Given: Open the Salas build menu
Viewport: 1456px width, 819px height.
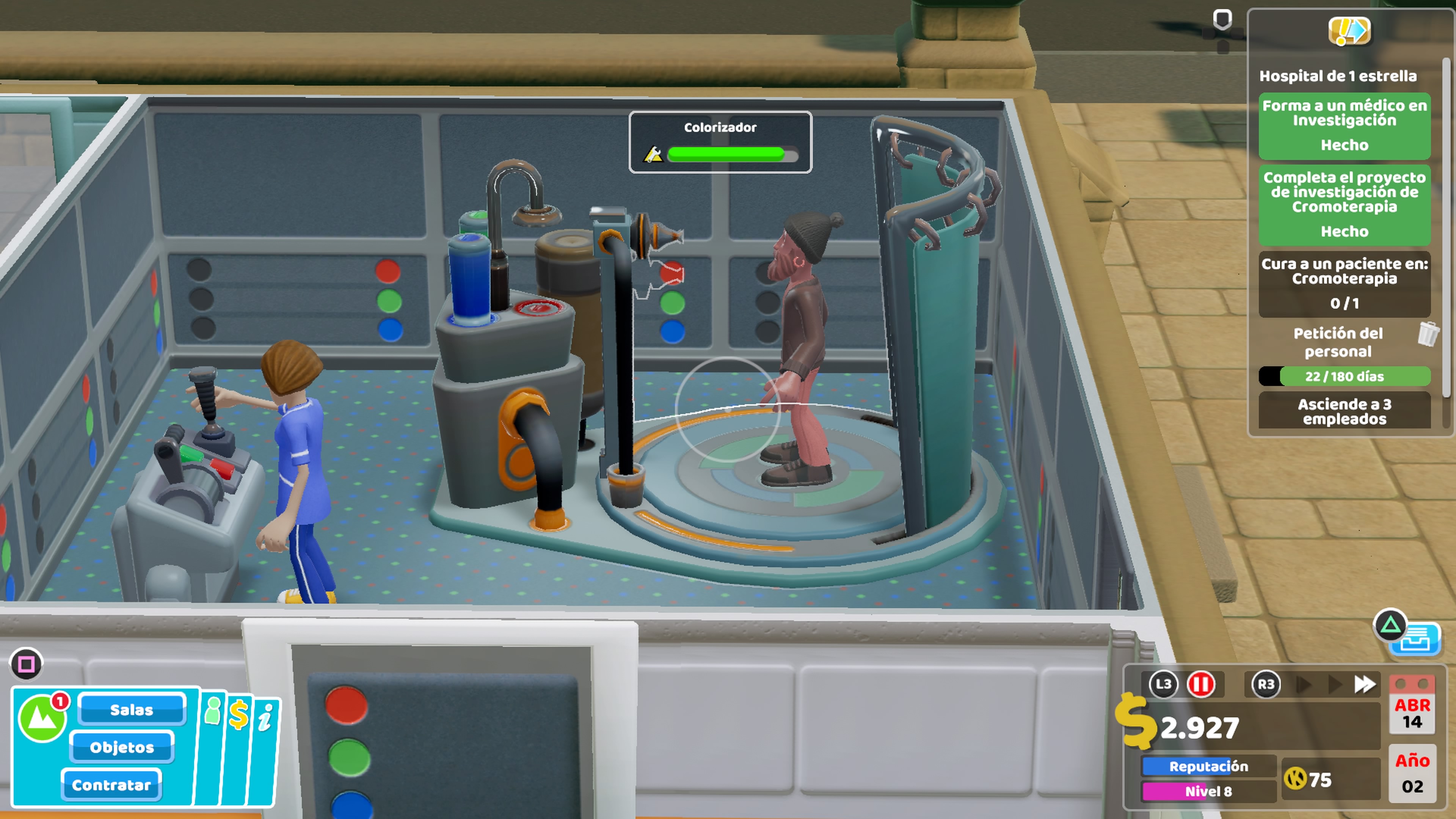Looking at the screenshot, I should tap(132, 709).
